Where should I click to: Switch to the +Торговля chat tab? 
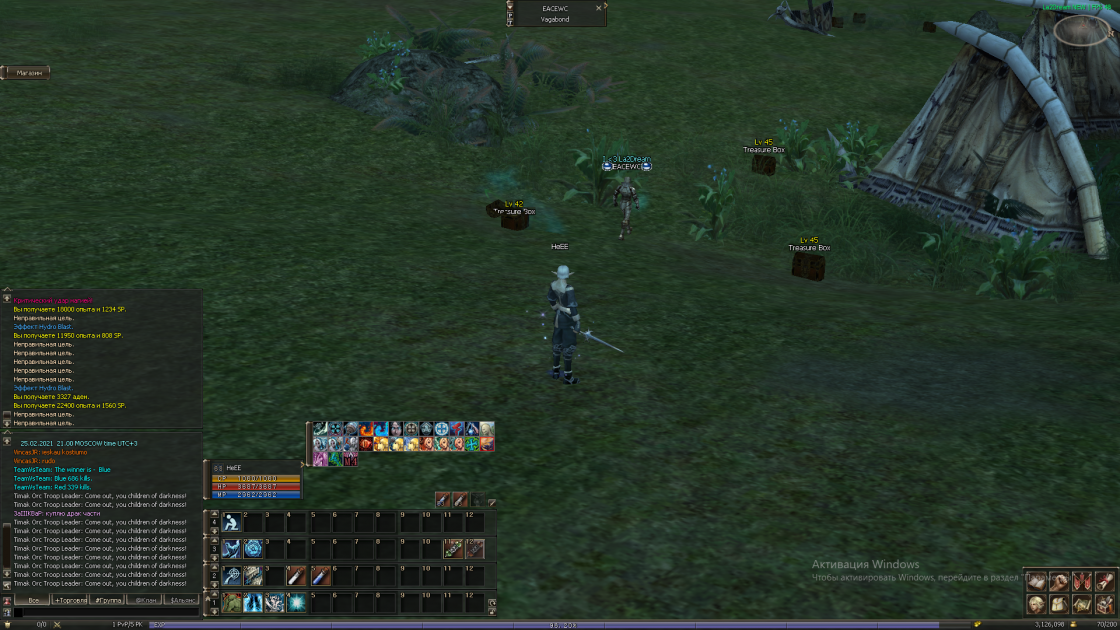pos(70,600)
